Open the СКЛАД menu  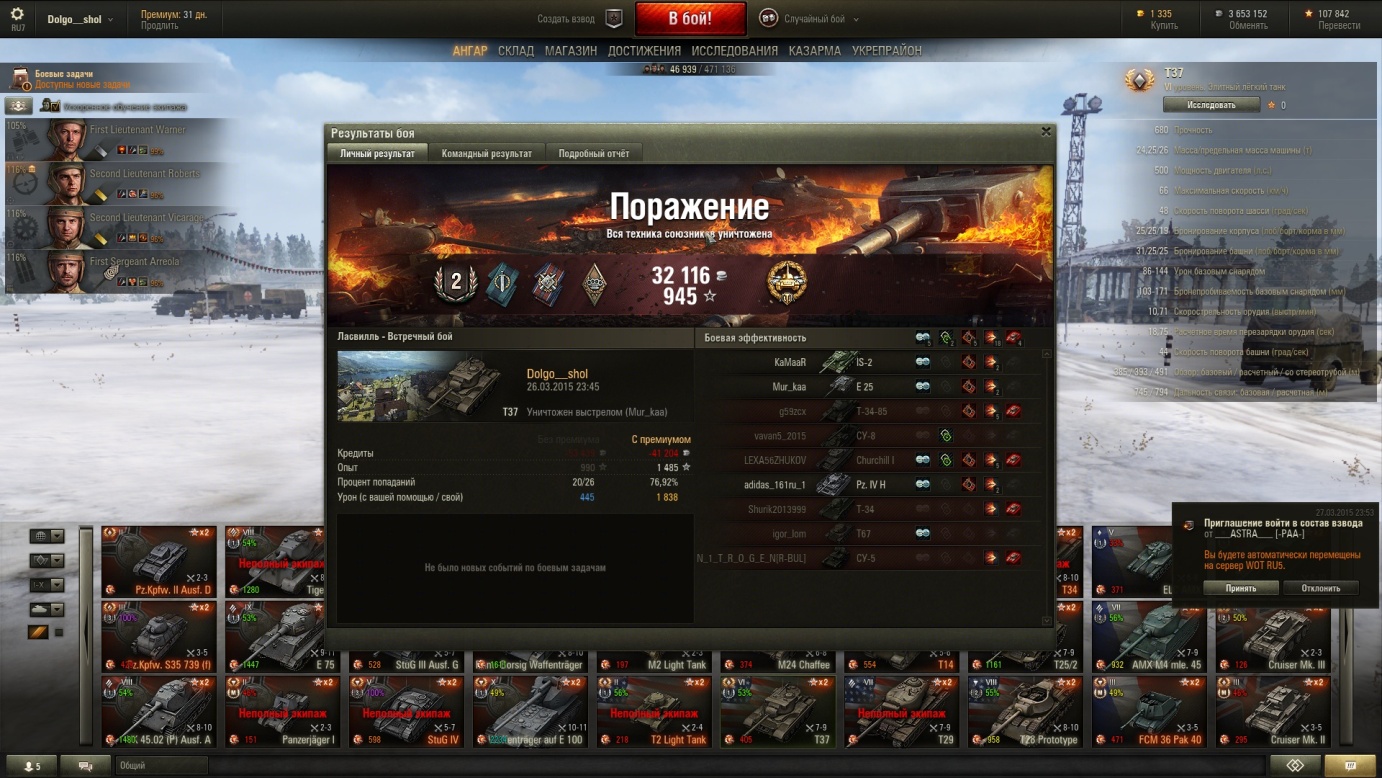[516, 51]
